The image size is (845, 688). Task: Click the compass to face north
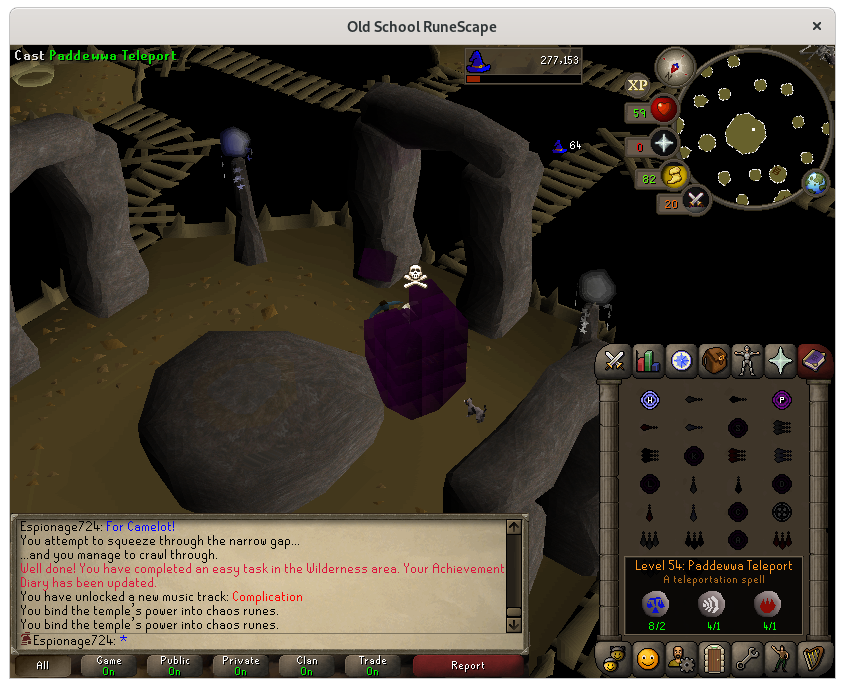[x=674, y=69]
